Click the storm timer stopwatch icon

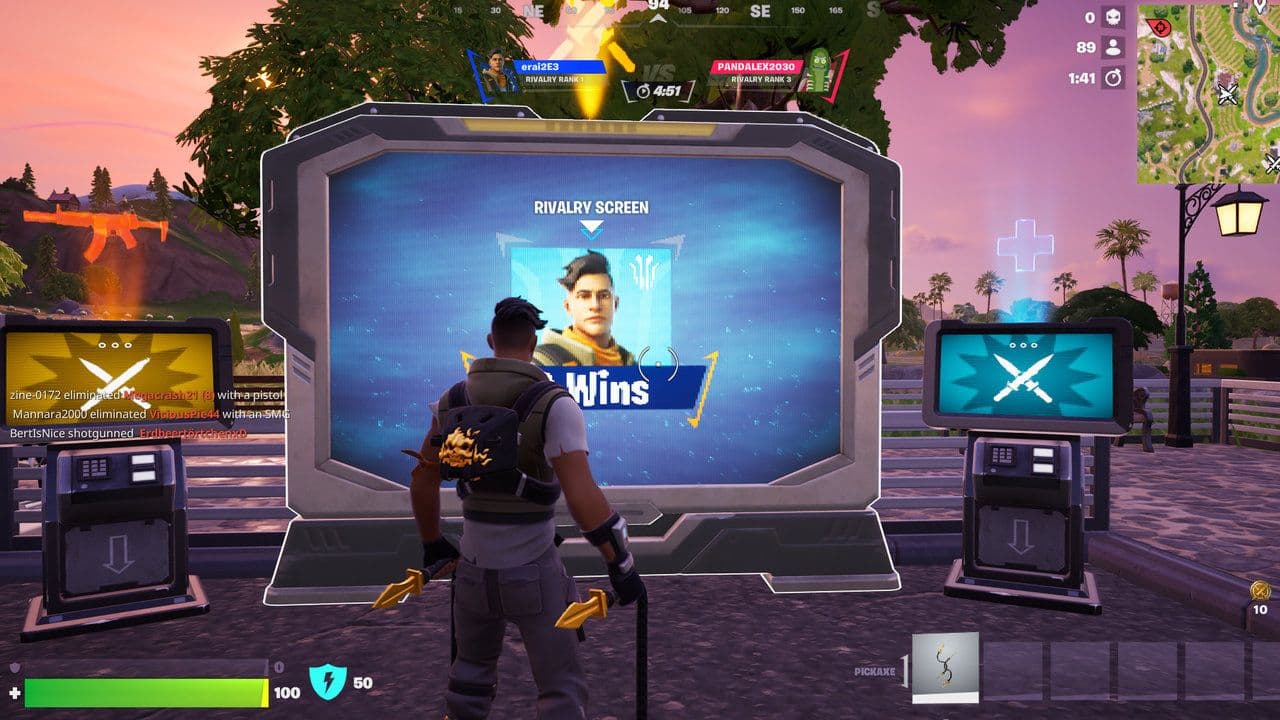tap(1111, 77)
